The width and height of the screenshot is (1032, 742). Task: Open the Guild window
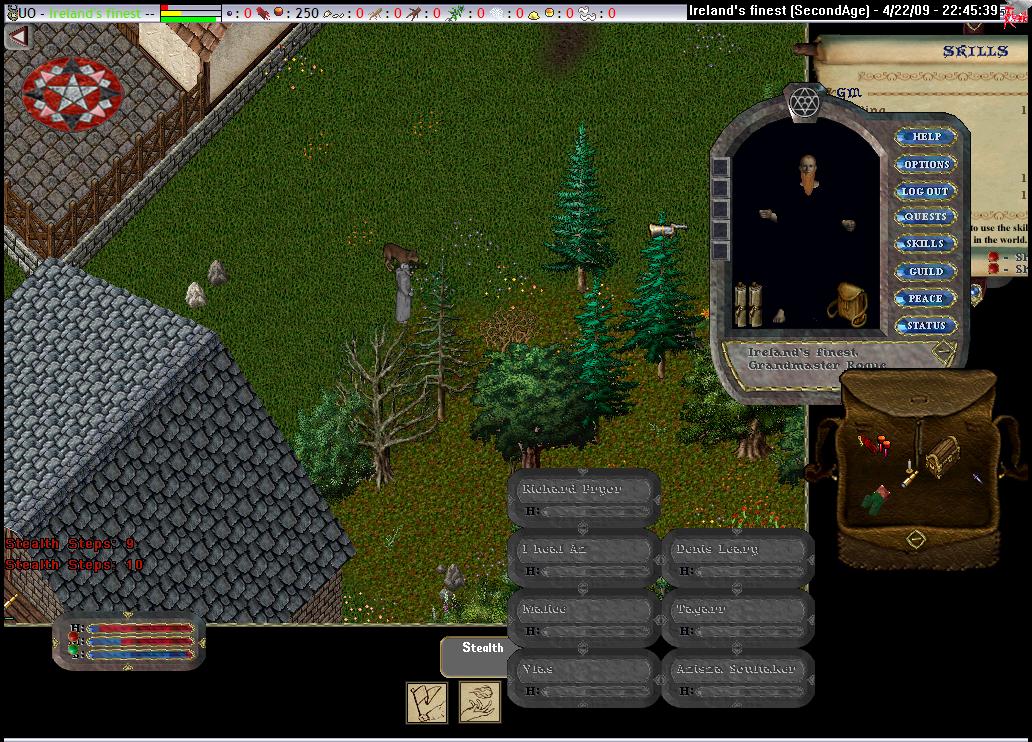click(x=925, y=271)
